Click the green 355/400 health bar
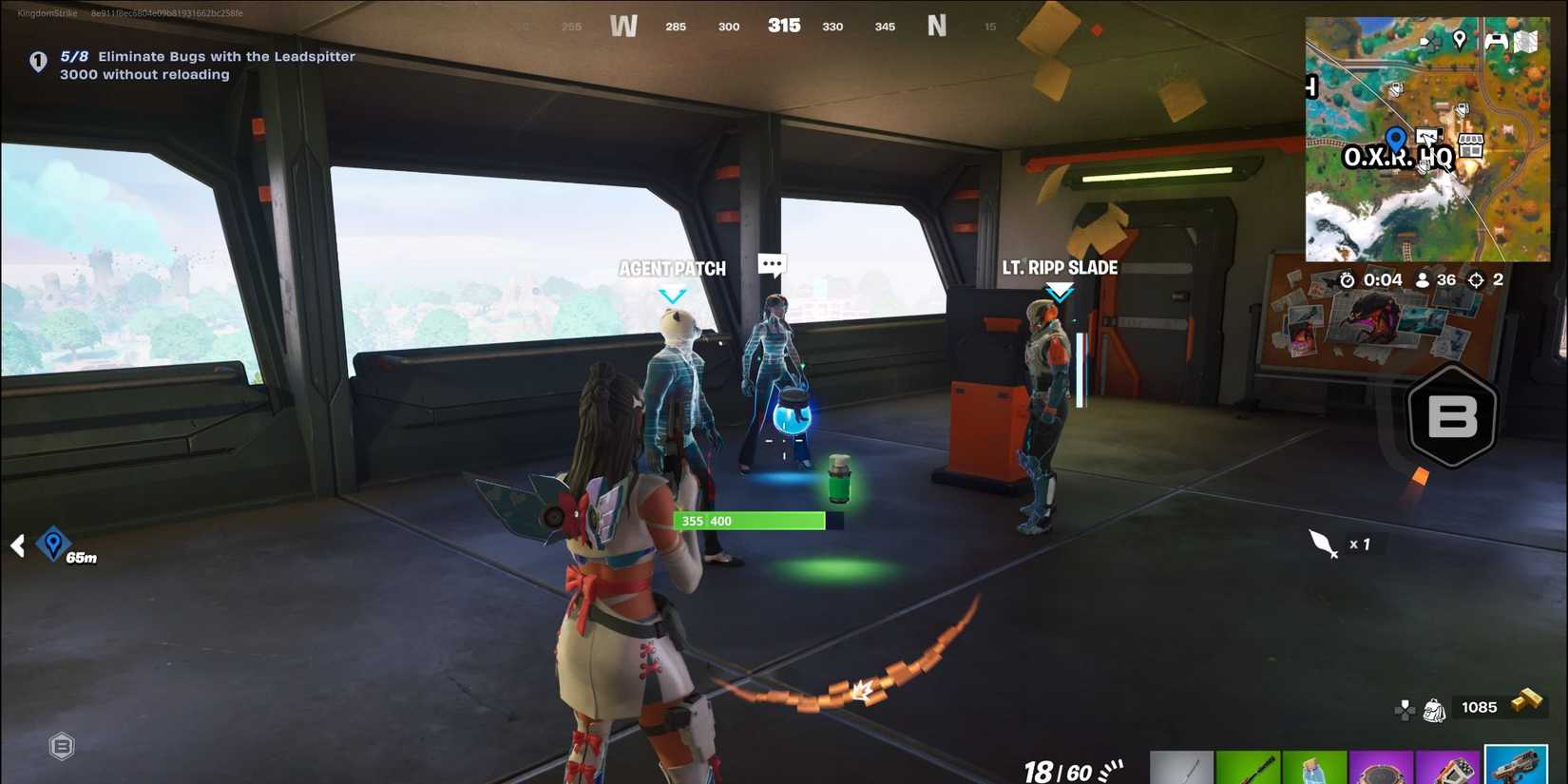Image resolution: width=1568 pixels, height=784 pixels. pyautogui.click(x=749, y=521)
